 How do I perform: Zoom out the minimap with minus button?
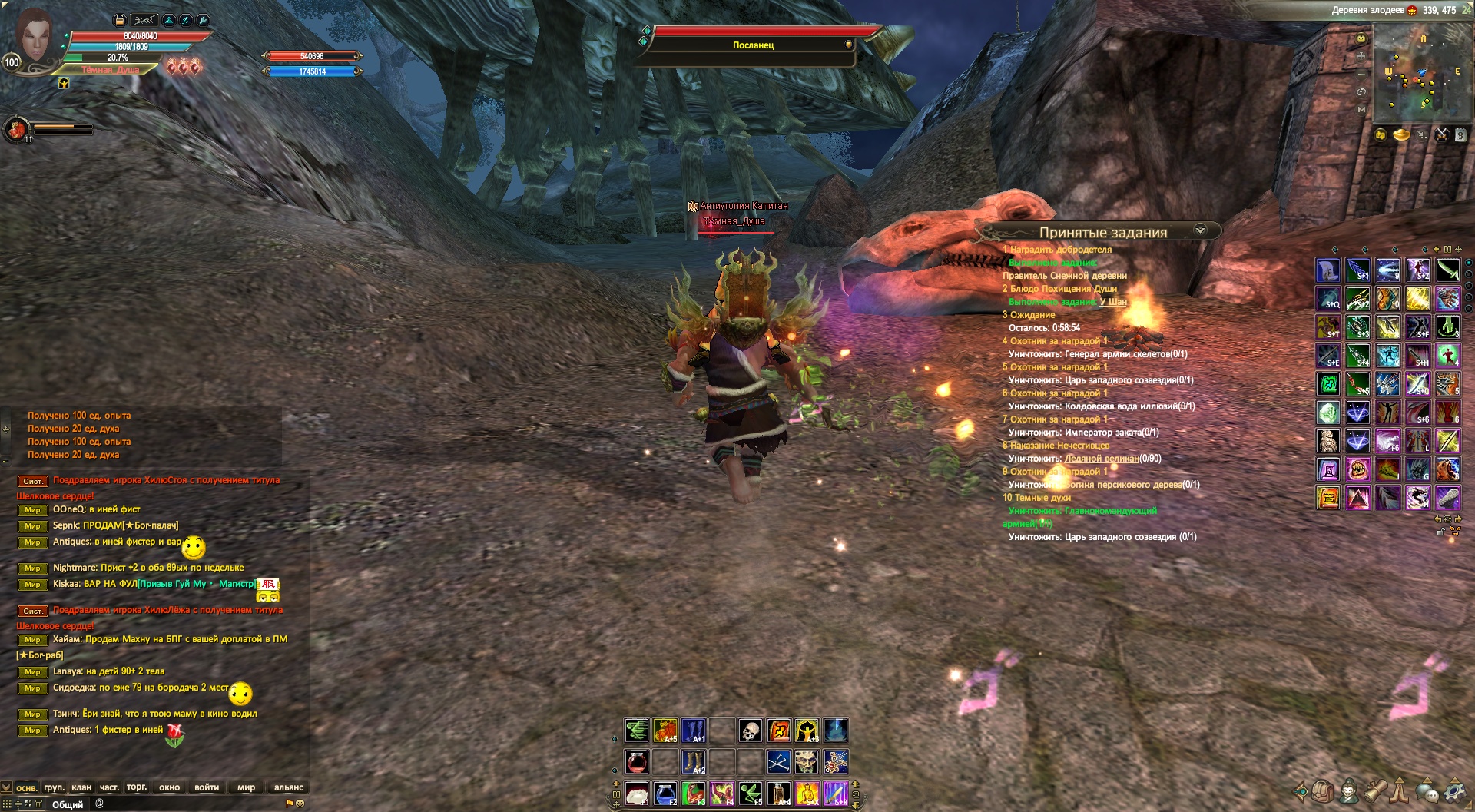tap(1361, 74)
